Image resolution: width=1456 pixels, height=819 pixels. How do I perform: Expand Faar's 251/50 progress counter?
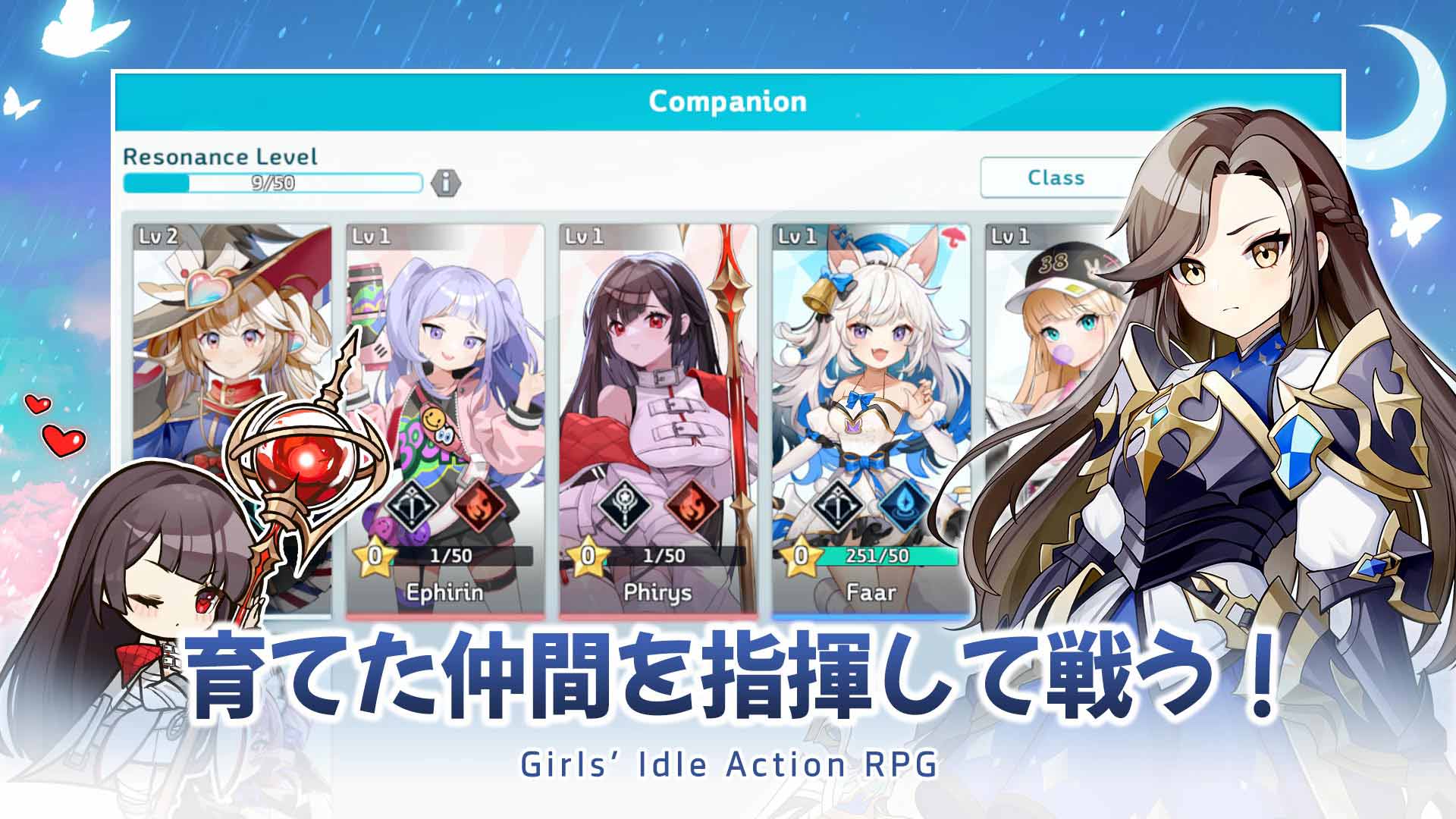880,554
